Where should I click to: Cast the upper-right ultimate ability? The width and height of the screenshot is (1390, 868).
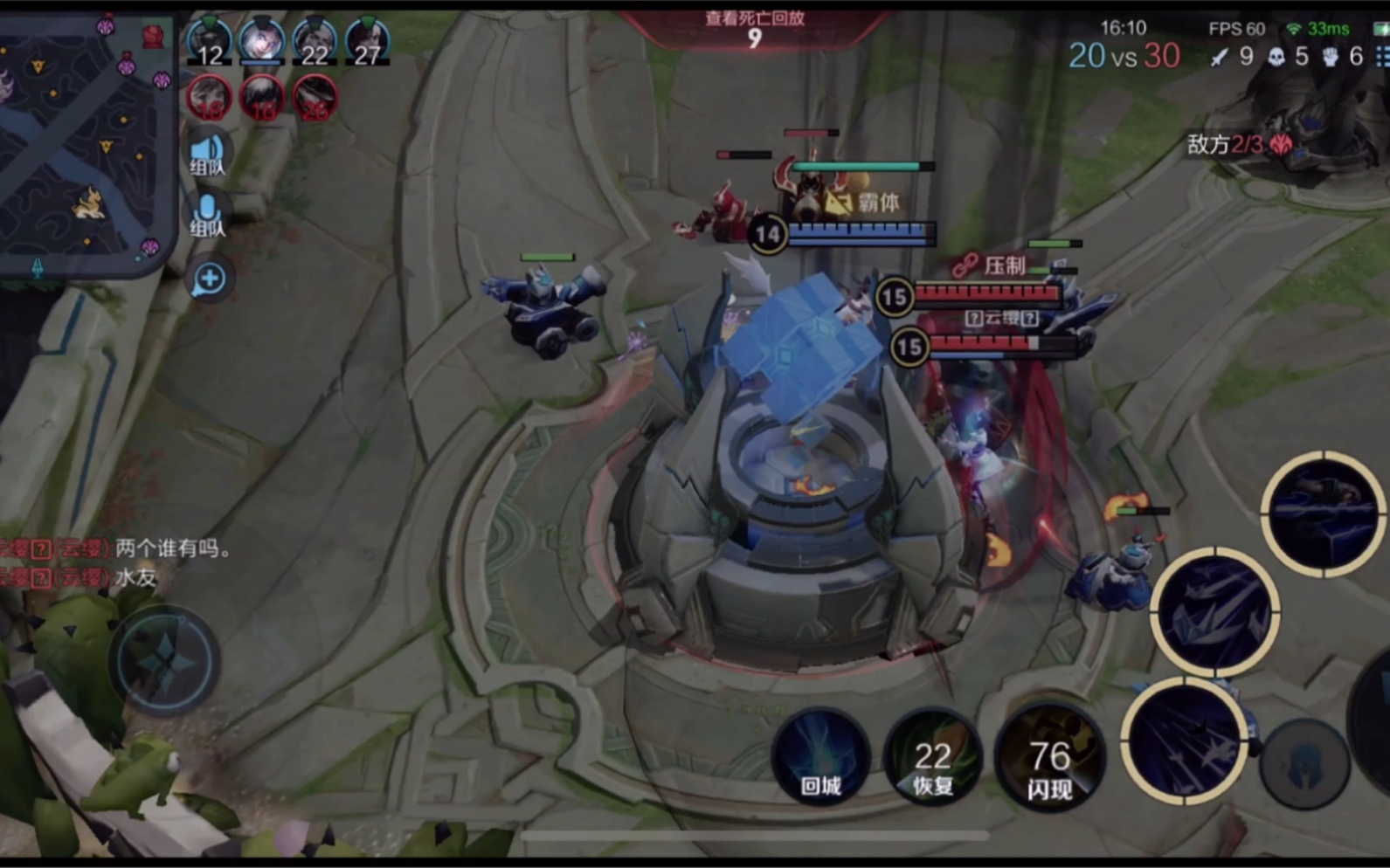(x=1323, y=514)
